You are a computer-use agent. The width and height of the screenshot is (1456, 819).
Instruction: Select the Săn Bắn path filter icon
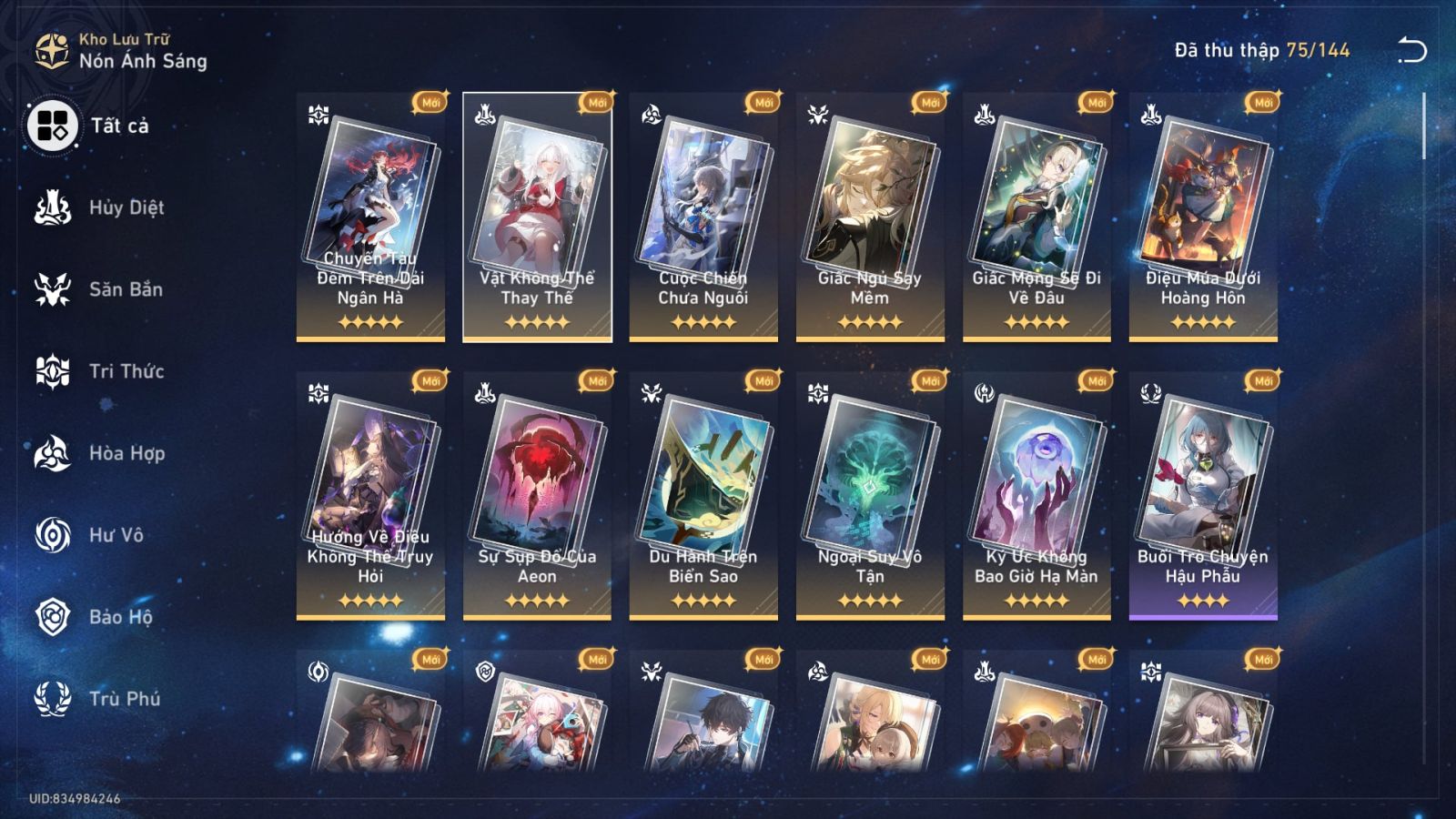tap(52, 289)
